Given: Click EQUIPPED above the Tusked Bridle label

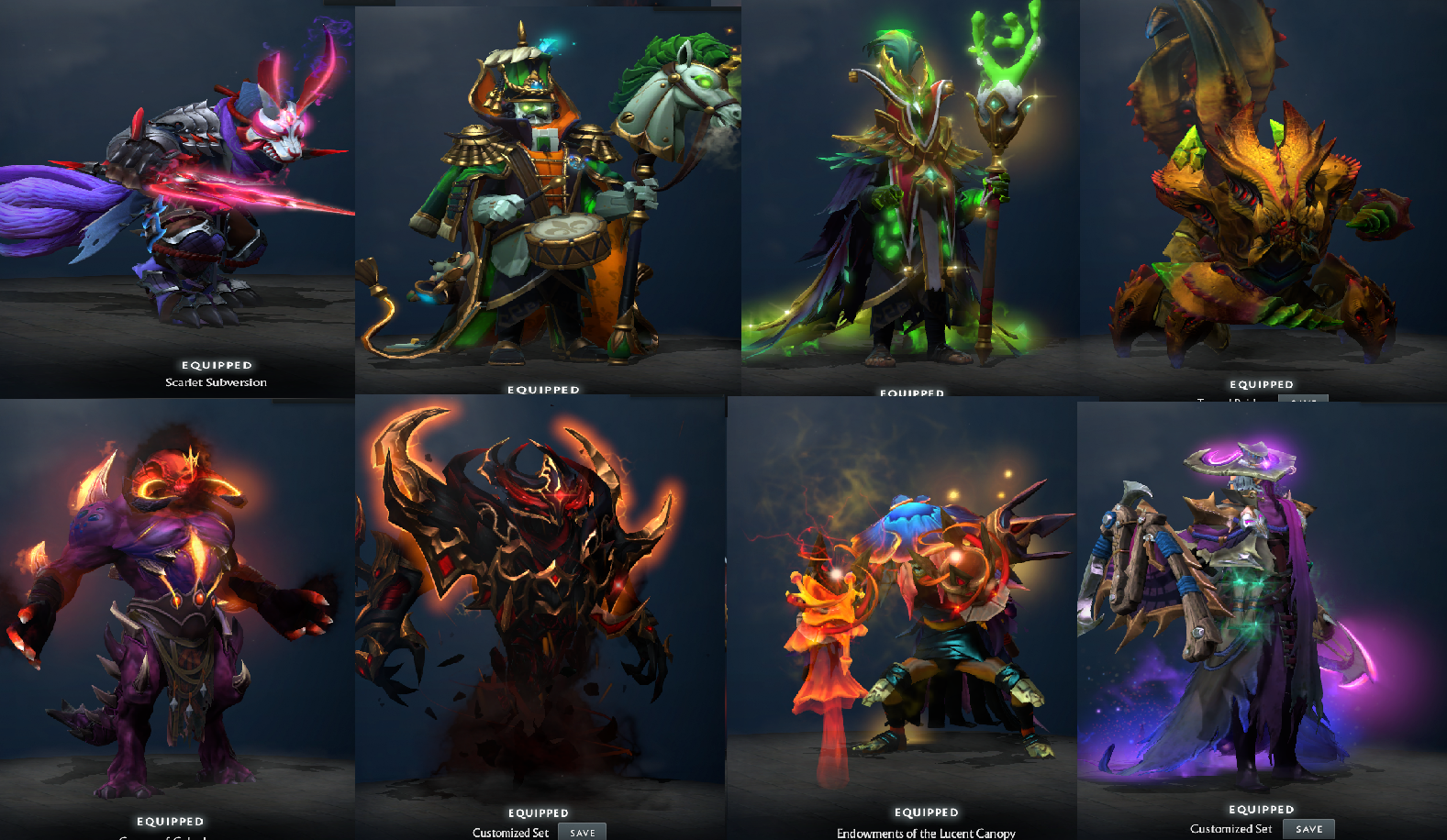Looking at the screenshot, I should pyautogui.click(x=1261, y=384).
